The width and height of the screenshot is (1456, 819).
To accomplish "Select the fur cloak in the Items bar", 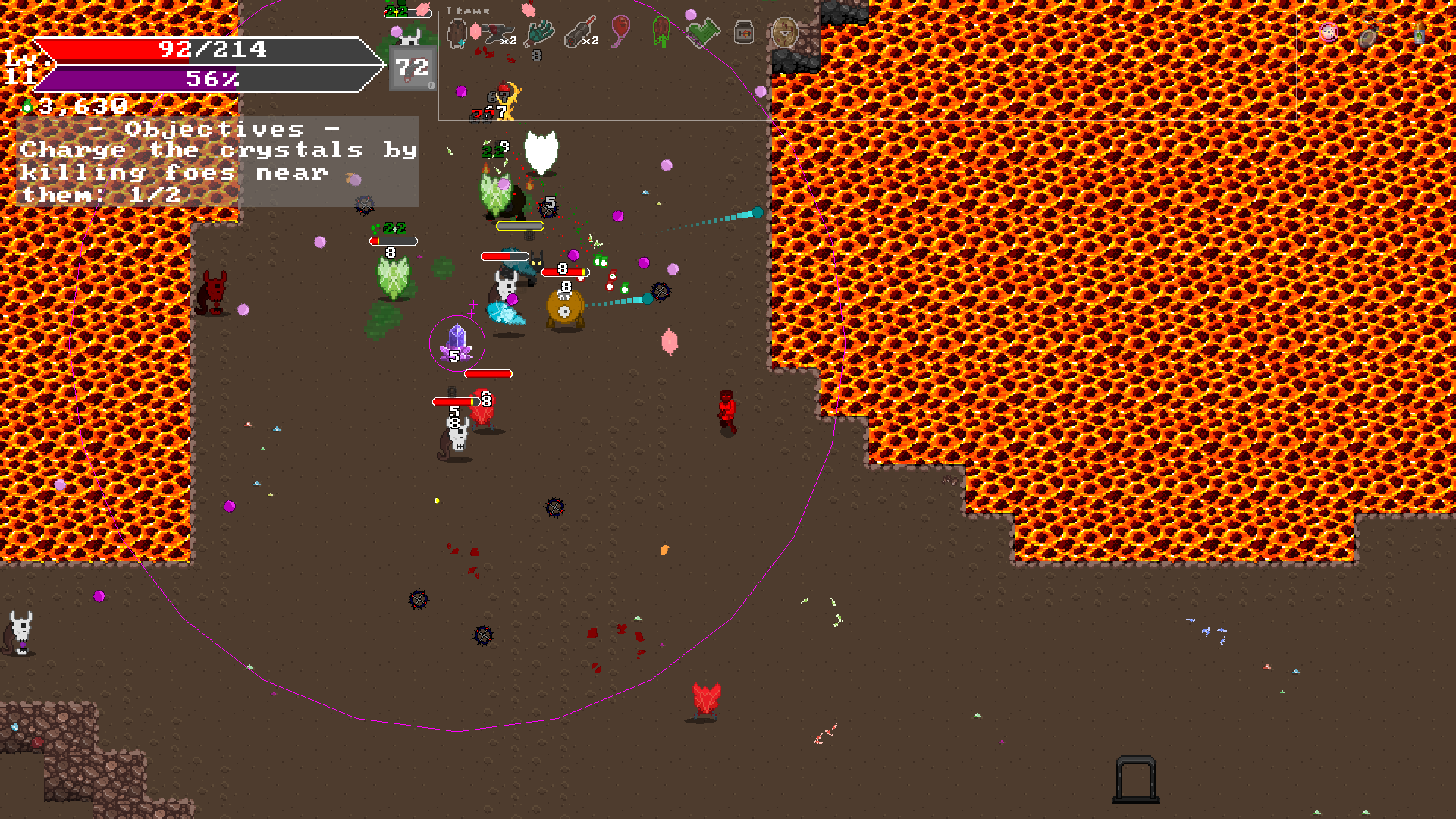I will pos(457,33).
